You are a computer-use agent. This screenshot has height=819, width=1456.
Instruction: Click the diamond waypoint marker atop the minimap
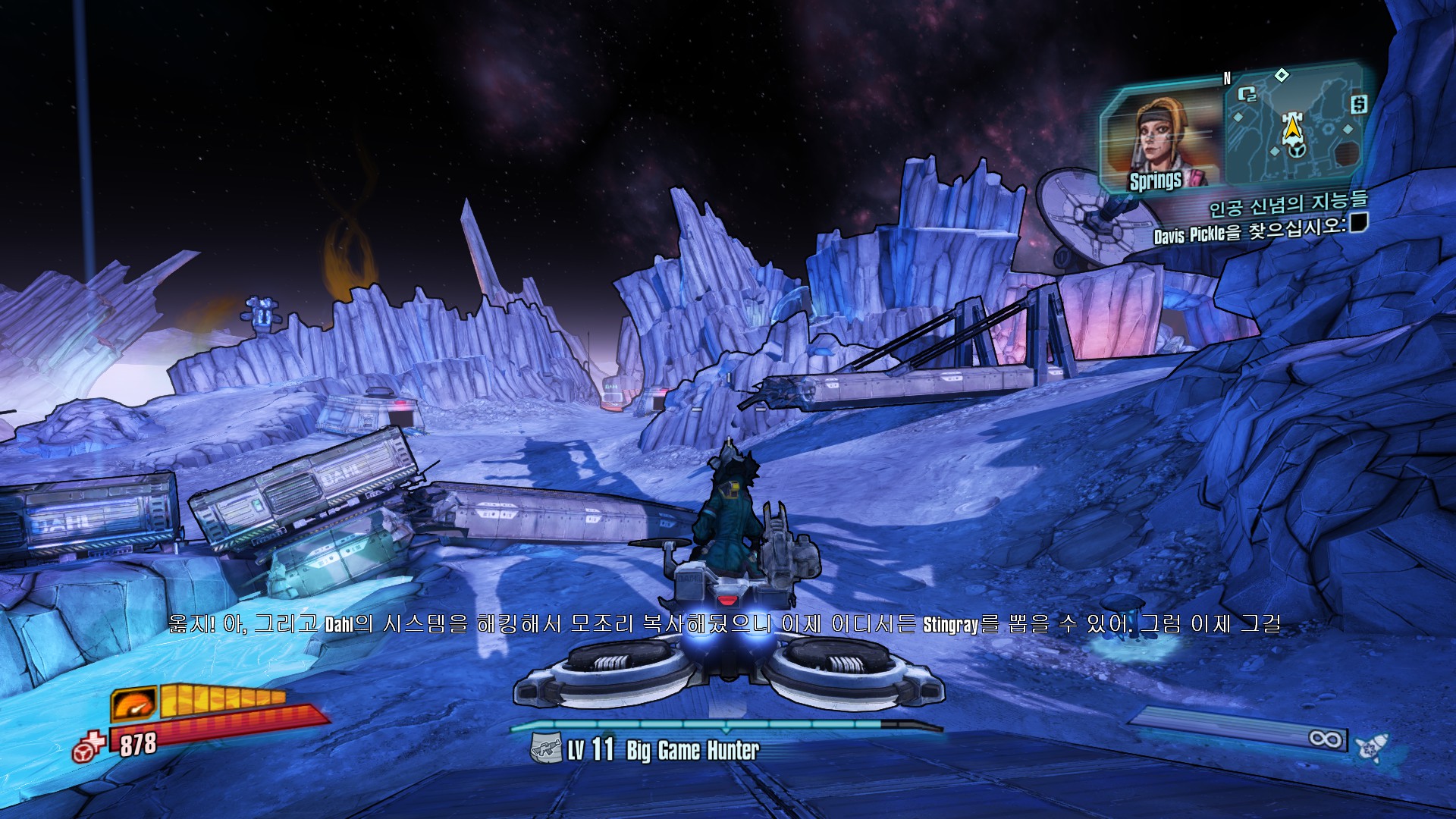click(1282, 74)
